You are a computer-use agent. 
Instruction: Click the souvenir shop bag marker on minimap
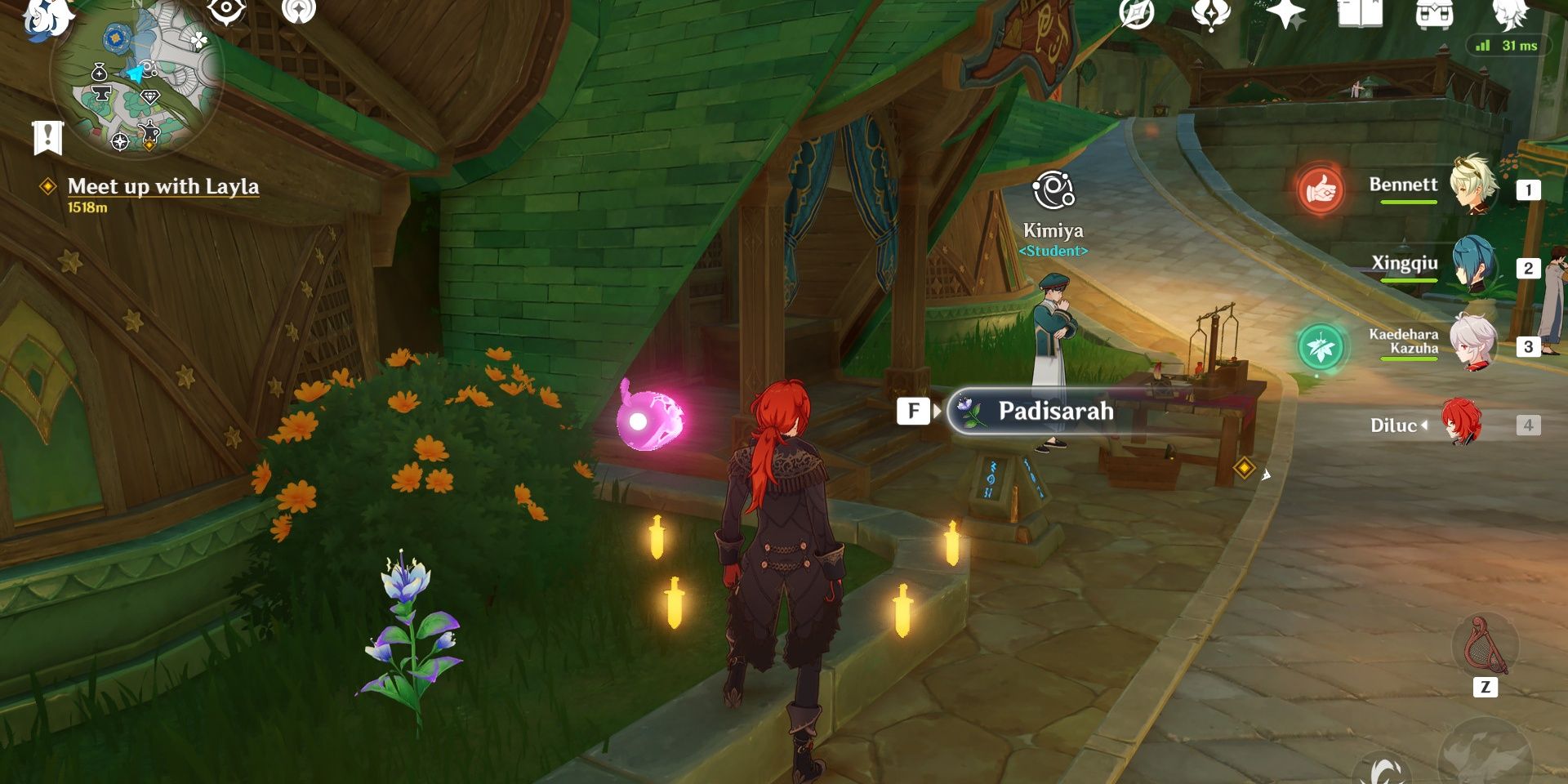coord(100,73)
